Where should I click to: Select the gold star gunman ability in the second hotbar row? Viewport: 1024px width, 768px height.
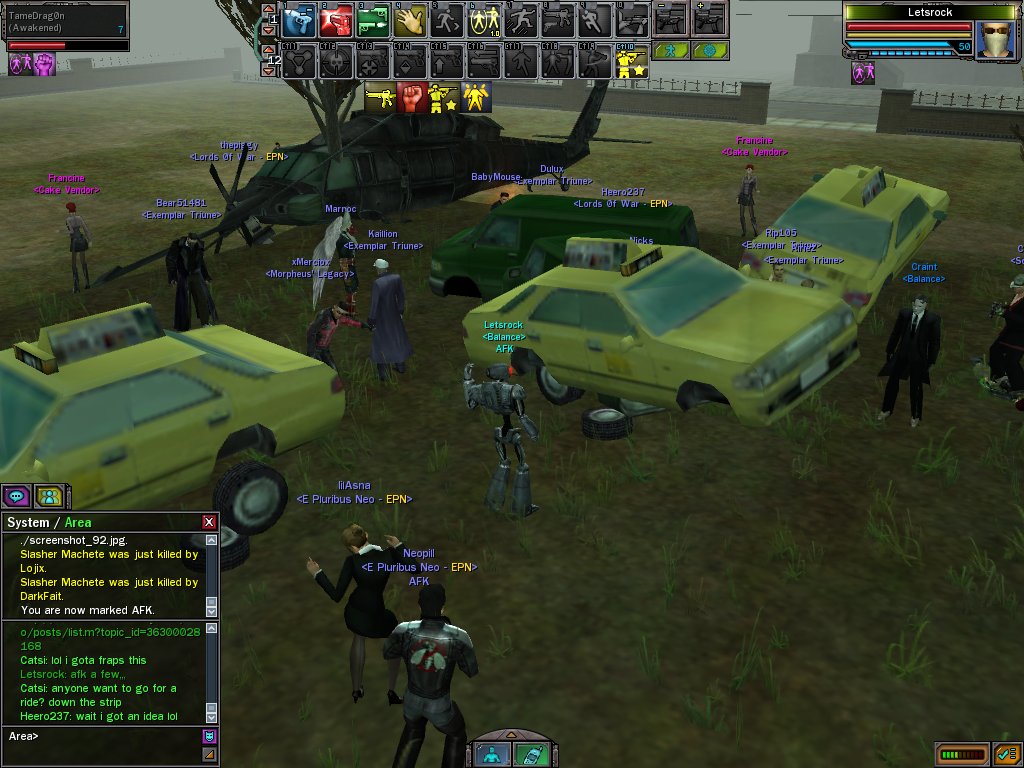[632, 63]
